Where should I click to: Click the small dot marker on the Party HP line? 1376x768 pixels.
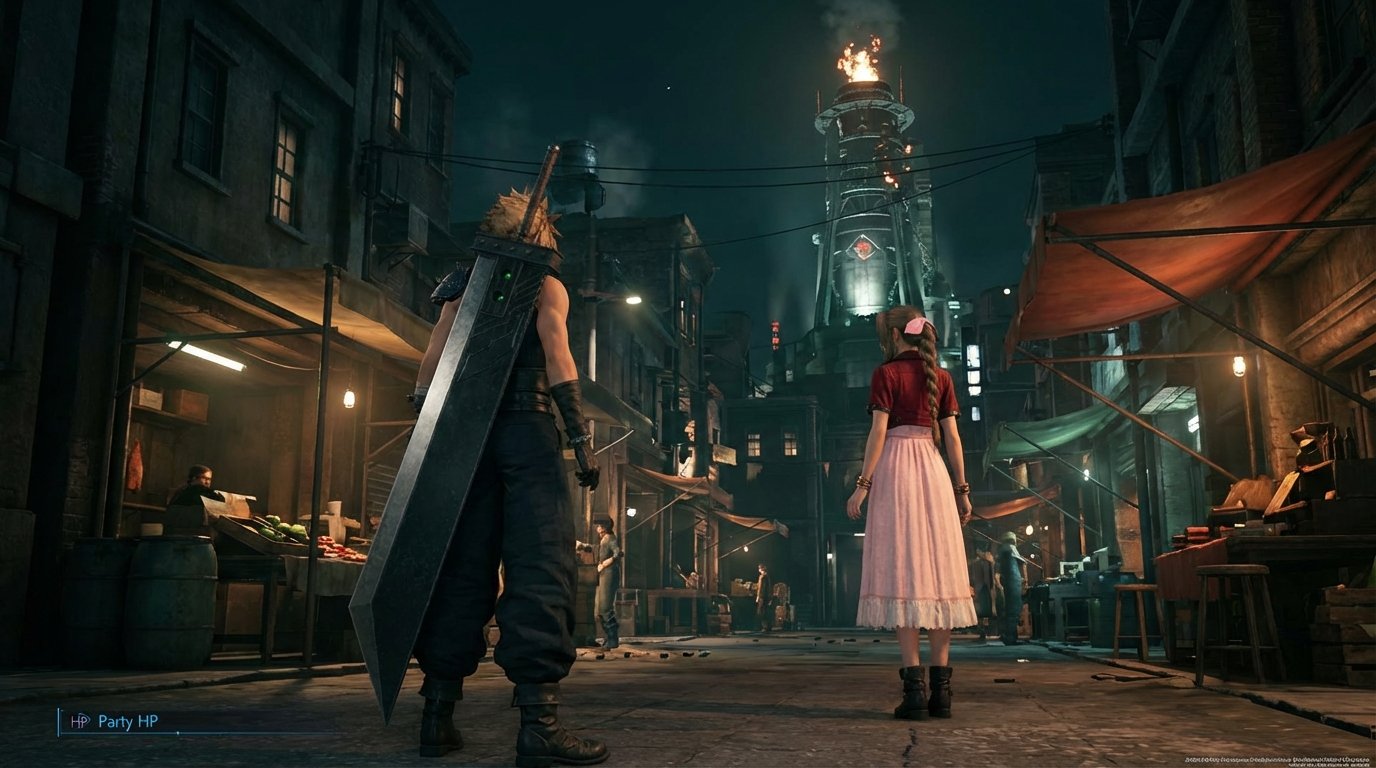point(177,732)
